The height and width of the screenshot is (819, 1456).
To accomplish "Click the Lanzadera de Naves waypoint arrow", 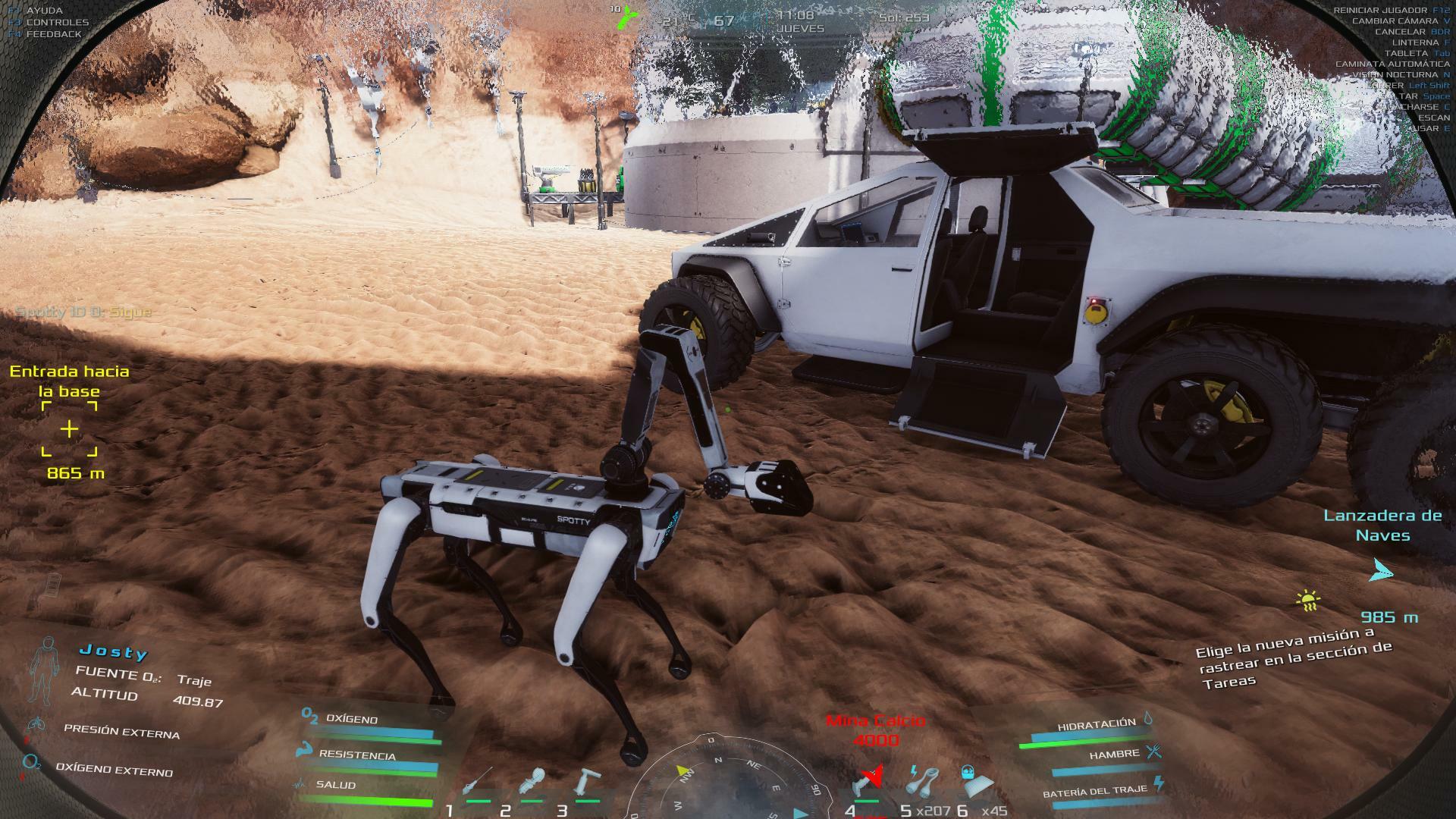I will (1380, 570).
